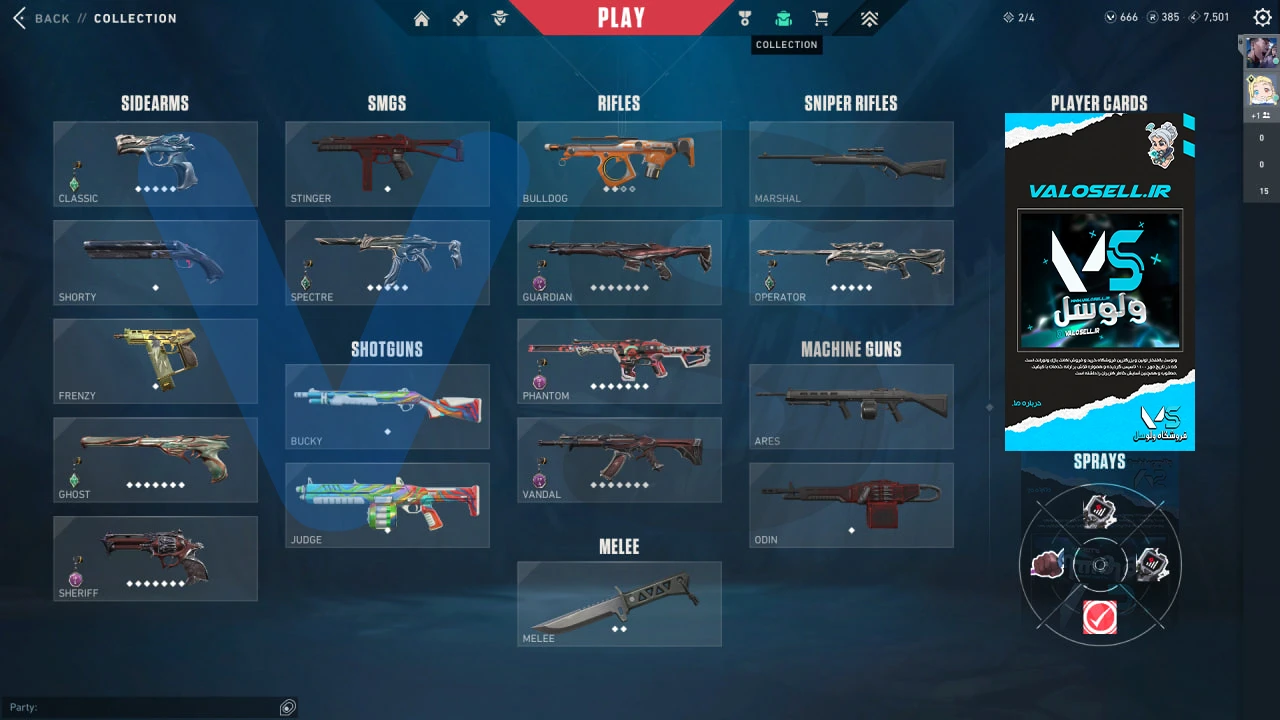Select the Judge shotgun slot
Image resolution: width=1280 pixels, height=720 pixels.
[387, 505]
